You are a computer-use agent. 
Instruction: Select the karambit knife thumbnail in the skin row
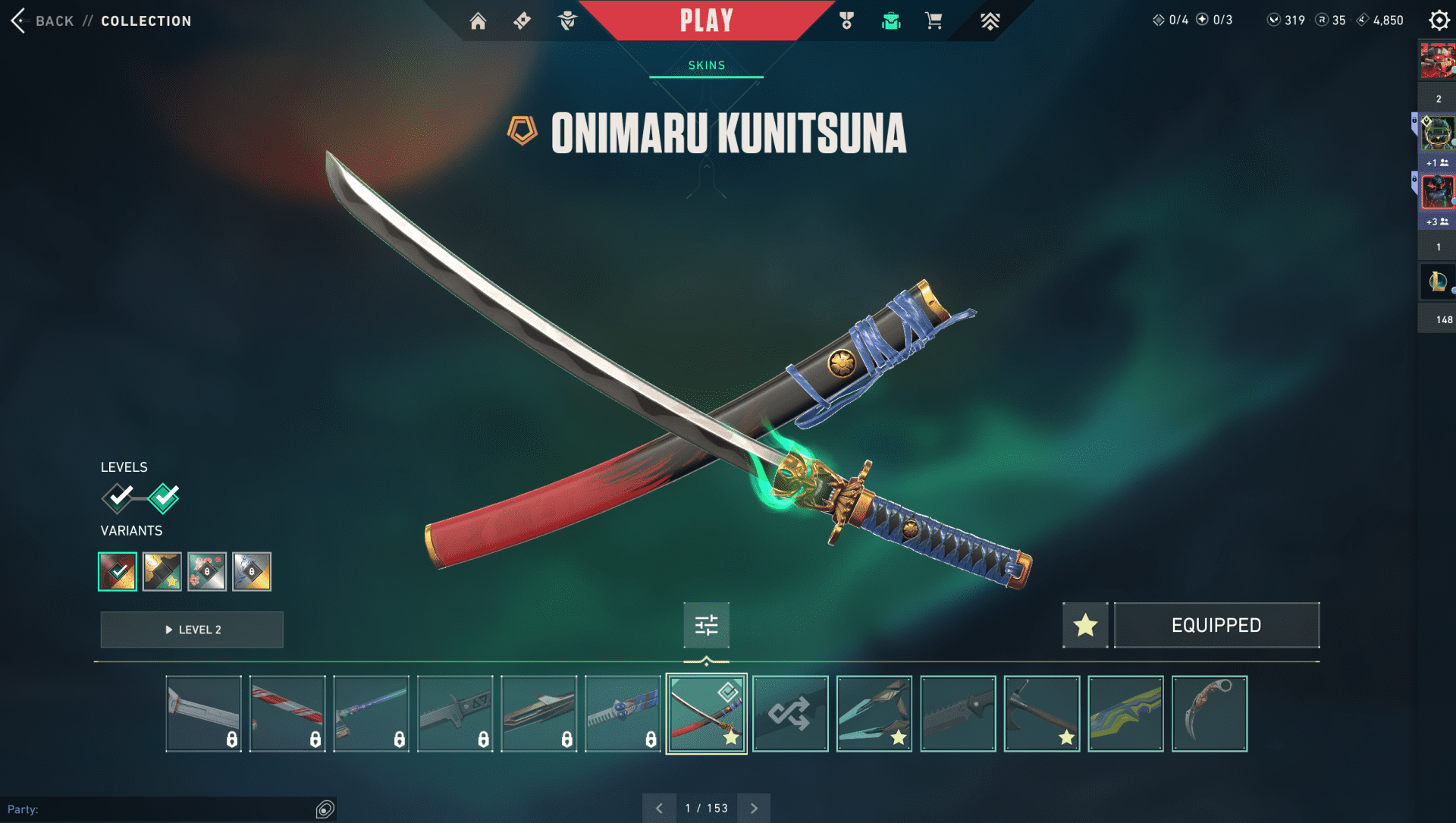(1209, 713)
